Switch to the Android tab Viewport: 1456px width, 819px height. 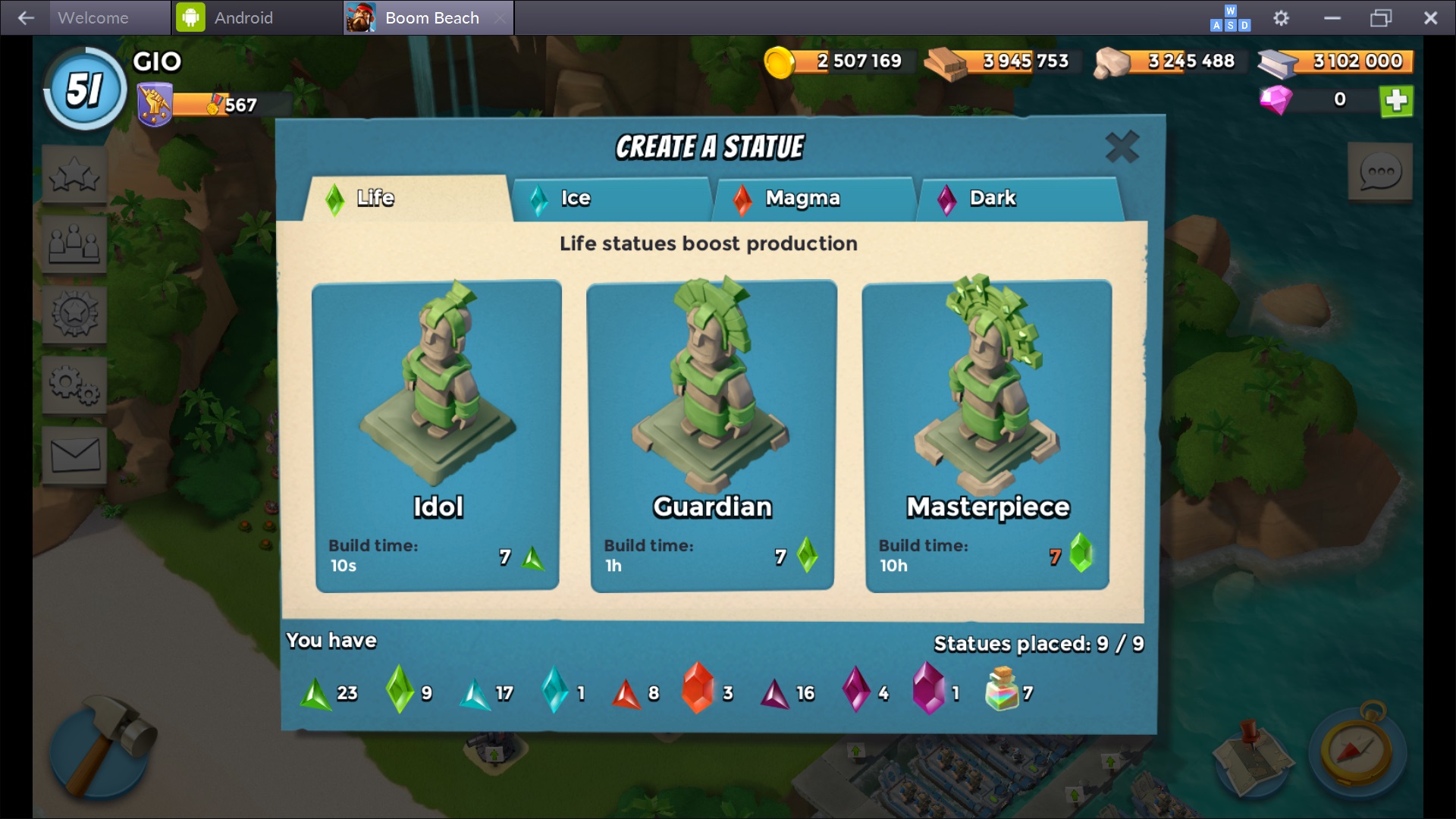[243, 17]
